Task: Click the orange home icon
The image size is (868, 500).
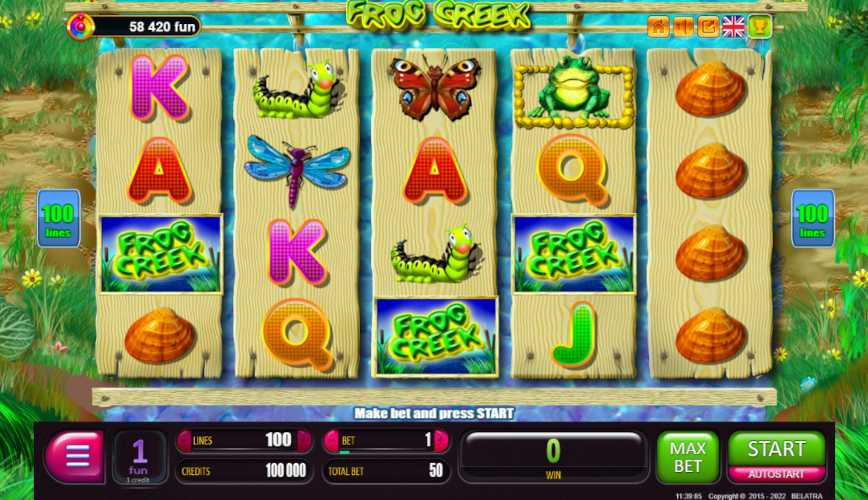Action: pyautogui.click(x=657, y=27)
